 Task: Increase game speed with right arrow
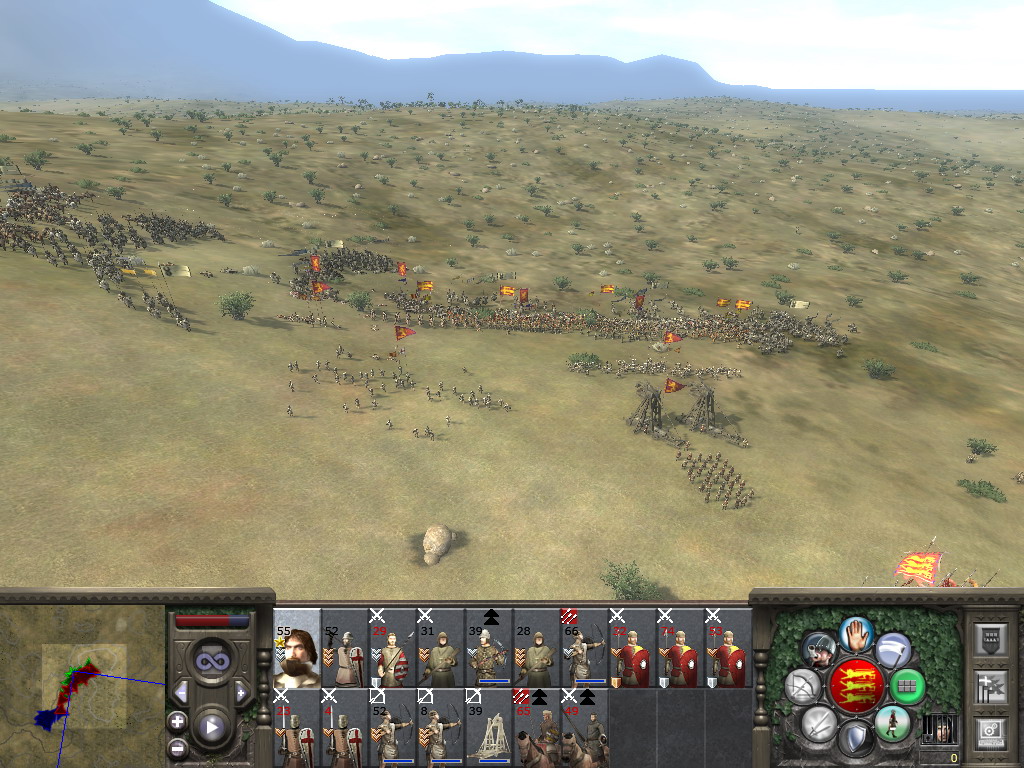[x=241, y=692]
